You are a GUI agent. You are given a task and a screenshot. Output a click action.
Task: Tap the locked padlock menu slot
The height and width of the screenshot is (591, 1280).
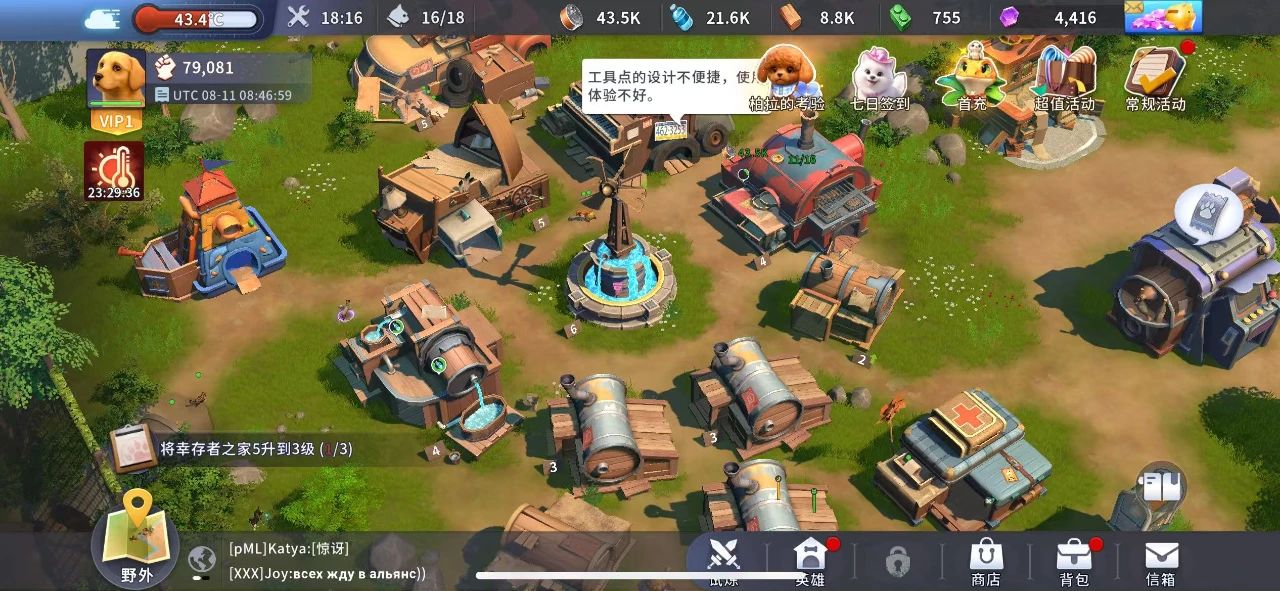click(x=898, y=561)
